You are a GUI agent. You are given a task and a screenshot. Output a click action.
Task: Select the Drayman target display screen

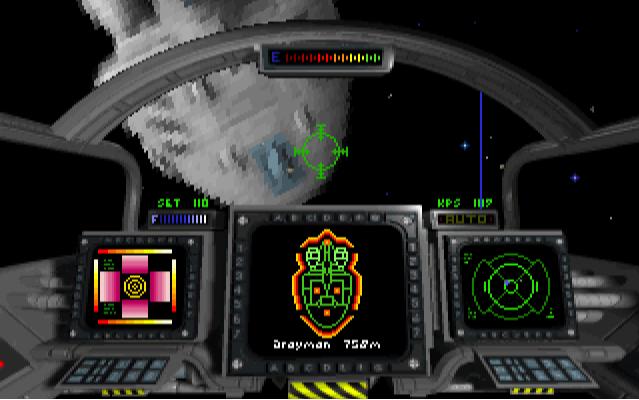click(327, 290)
